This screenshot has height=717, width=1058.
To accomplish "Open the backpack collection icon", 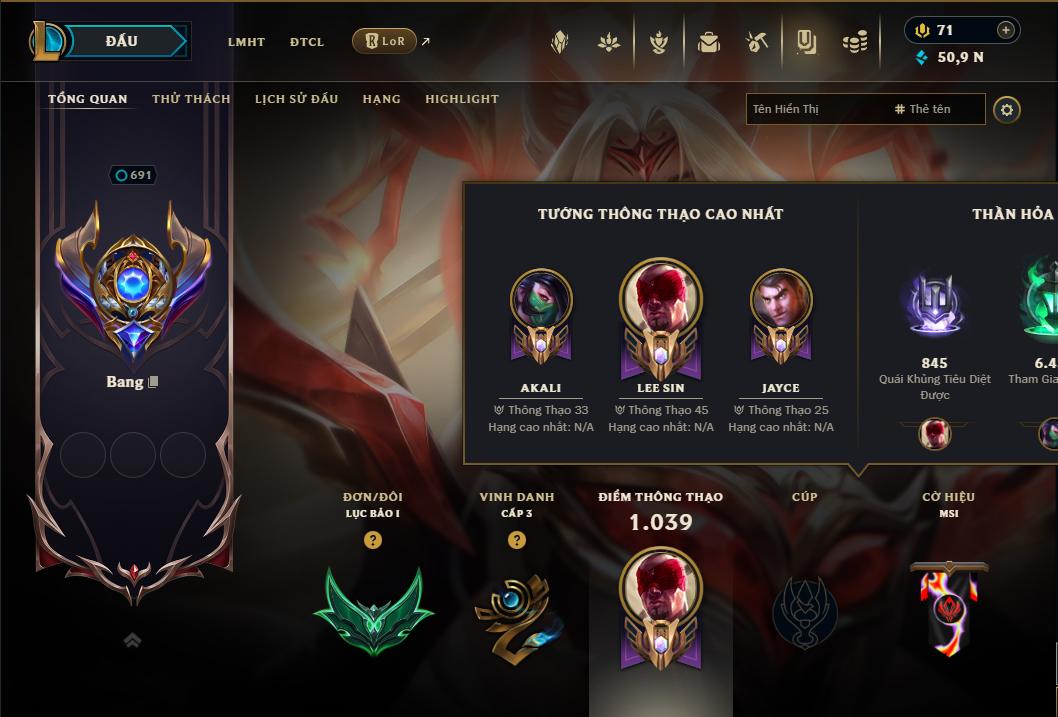I will (709, 42).
